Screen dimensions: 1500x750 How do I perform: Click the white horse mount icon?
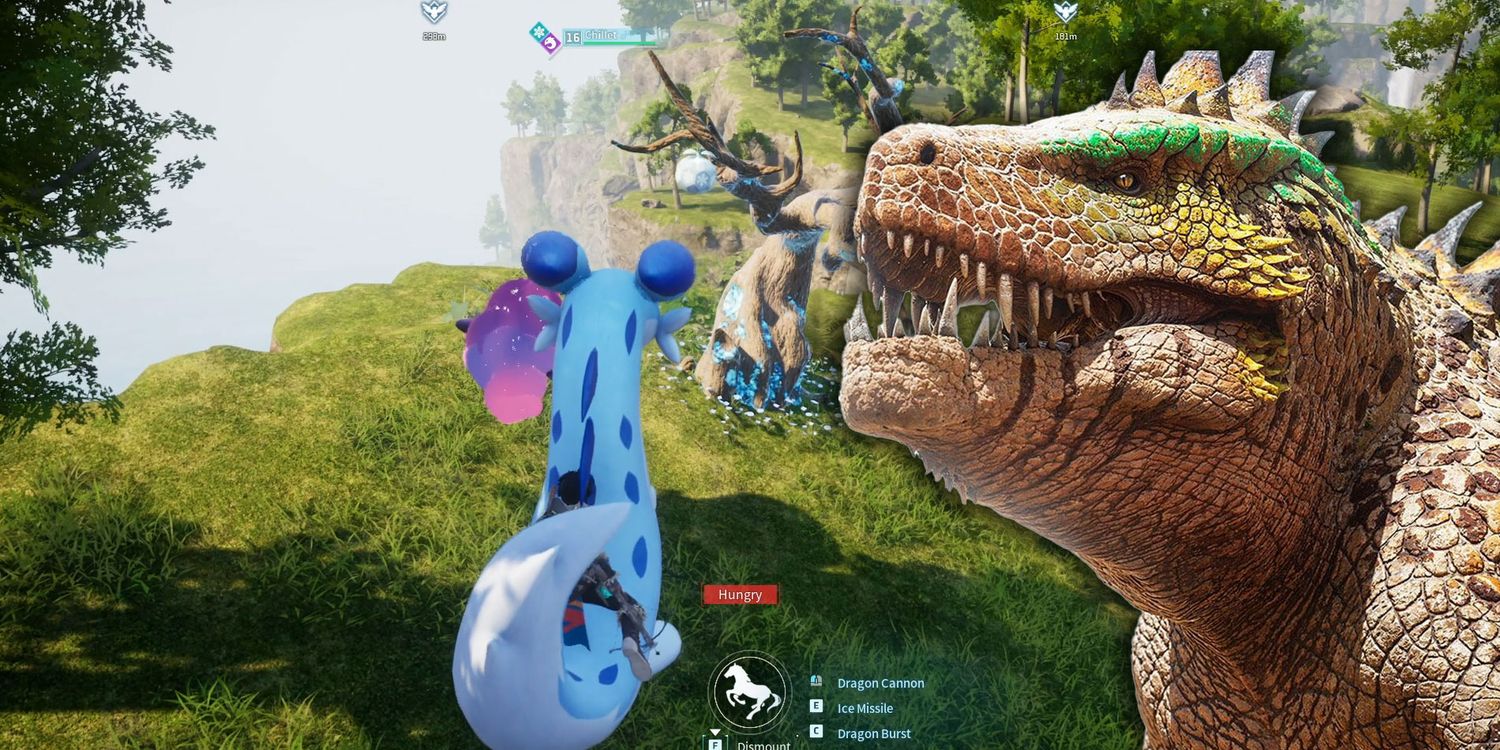click(x=750, y=692)
